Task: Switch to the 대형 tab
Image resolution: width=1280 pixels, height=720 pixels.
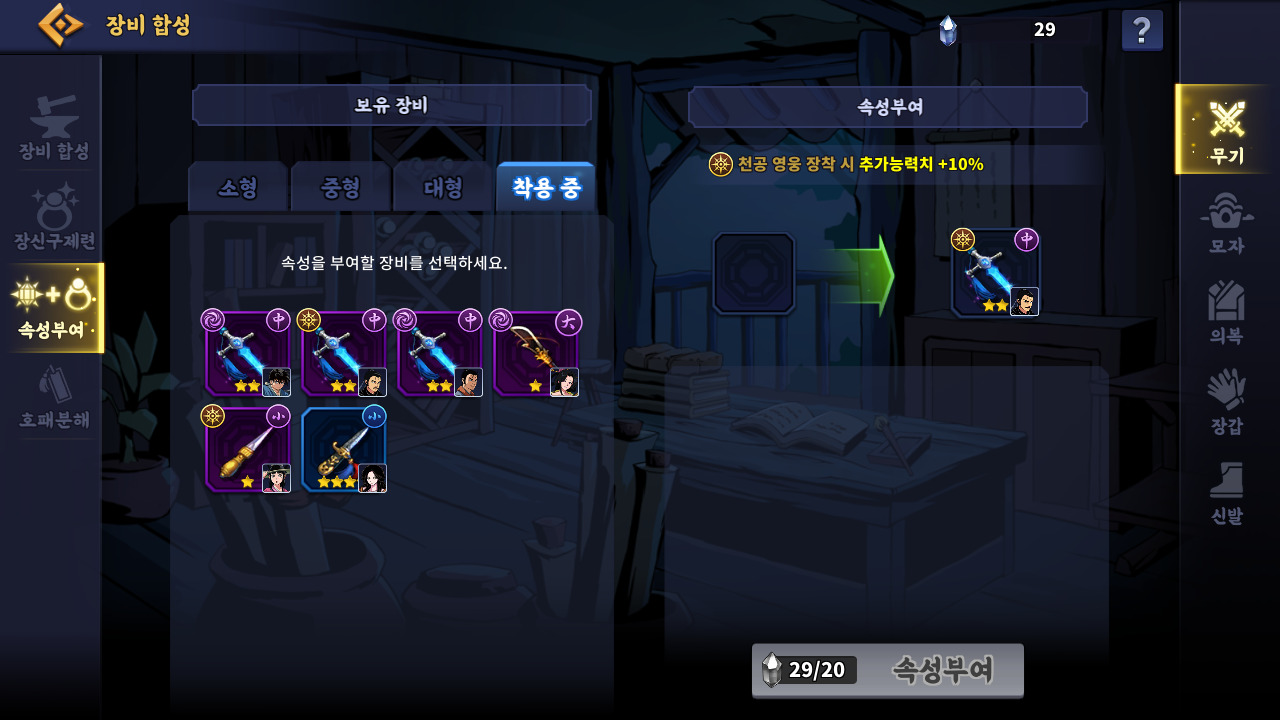Action: pyautogui.click(x=443, y=188)
